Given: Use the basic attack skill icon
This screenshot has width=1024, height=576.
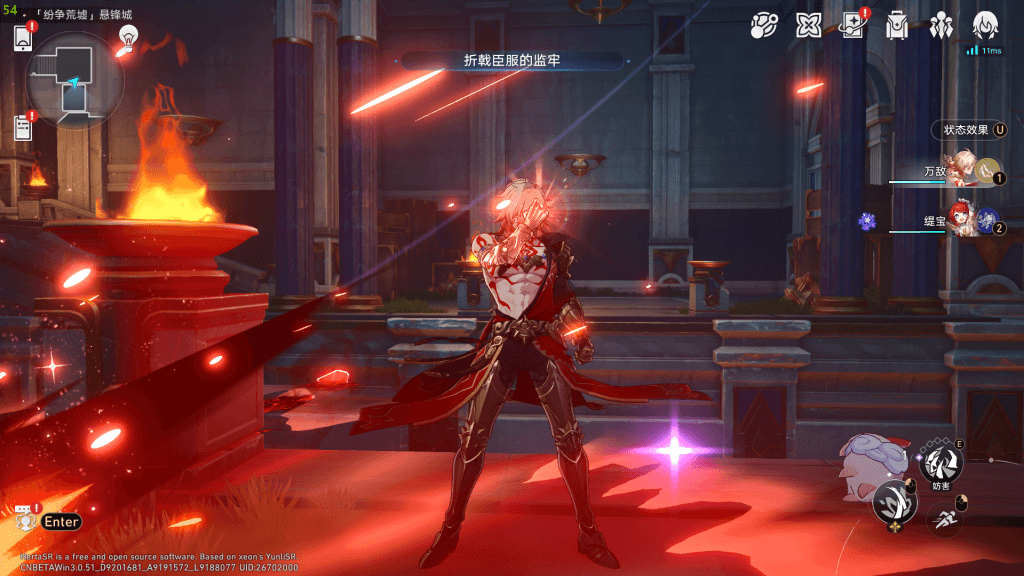Looking at the screenshot, I should pos(894,501).
